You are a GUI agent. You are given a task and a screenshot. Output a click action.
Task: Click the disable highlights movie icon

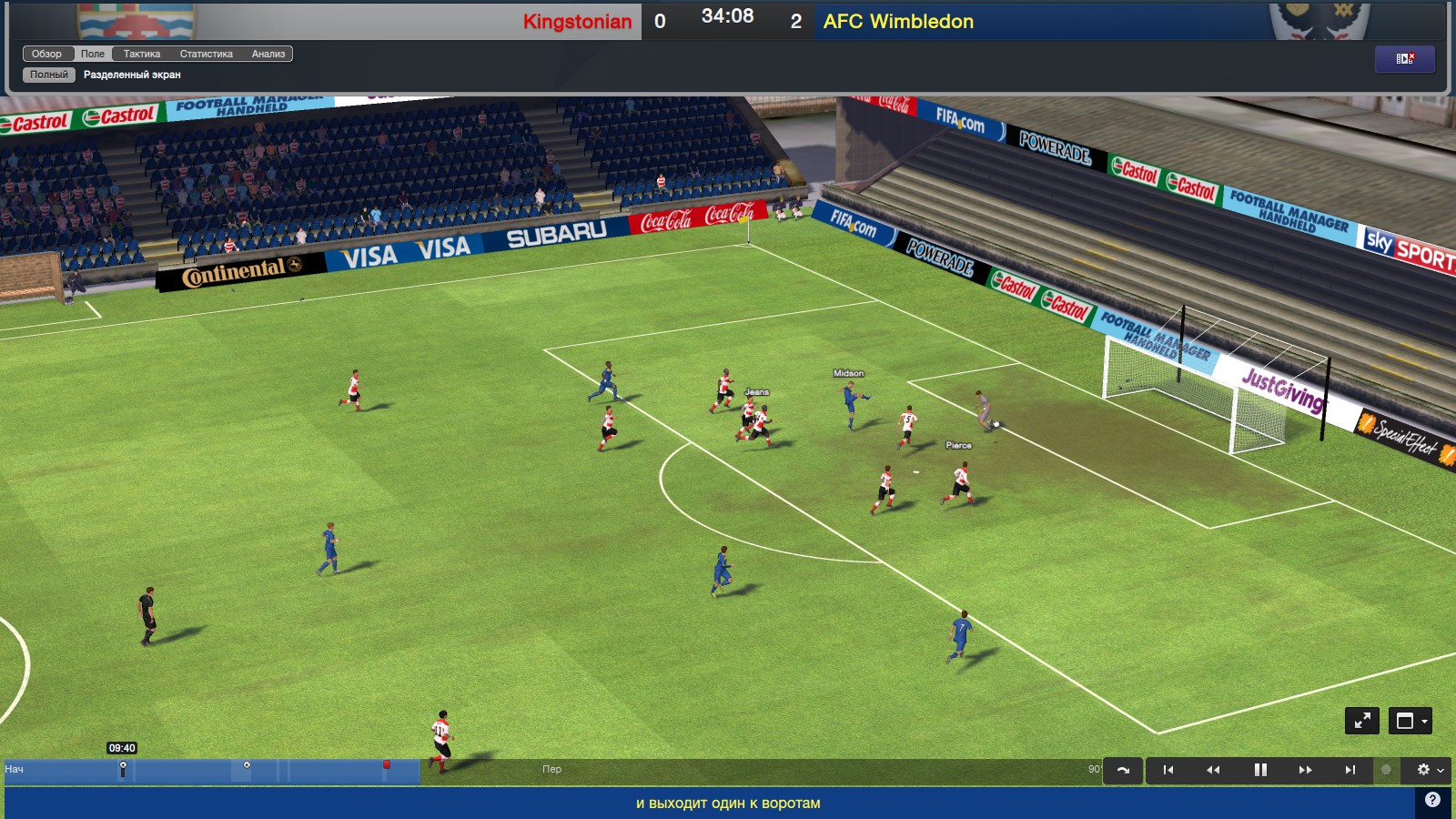(x=1405, y=58)
